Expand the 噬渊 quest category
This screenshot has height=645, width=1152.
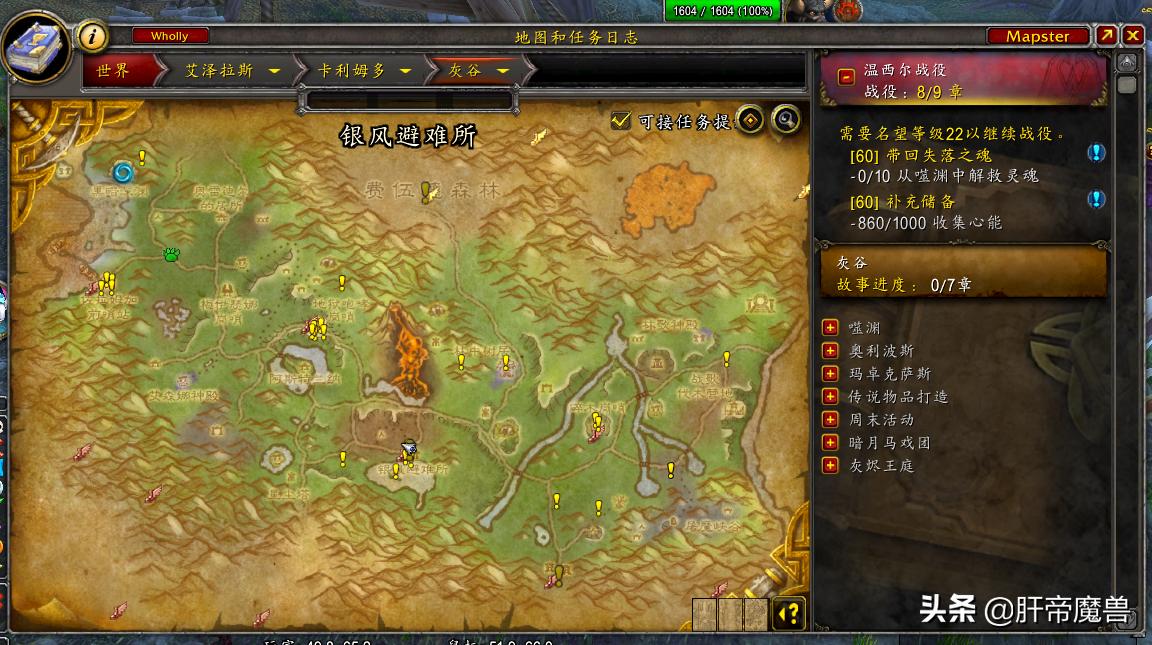click(829, 328)
